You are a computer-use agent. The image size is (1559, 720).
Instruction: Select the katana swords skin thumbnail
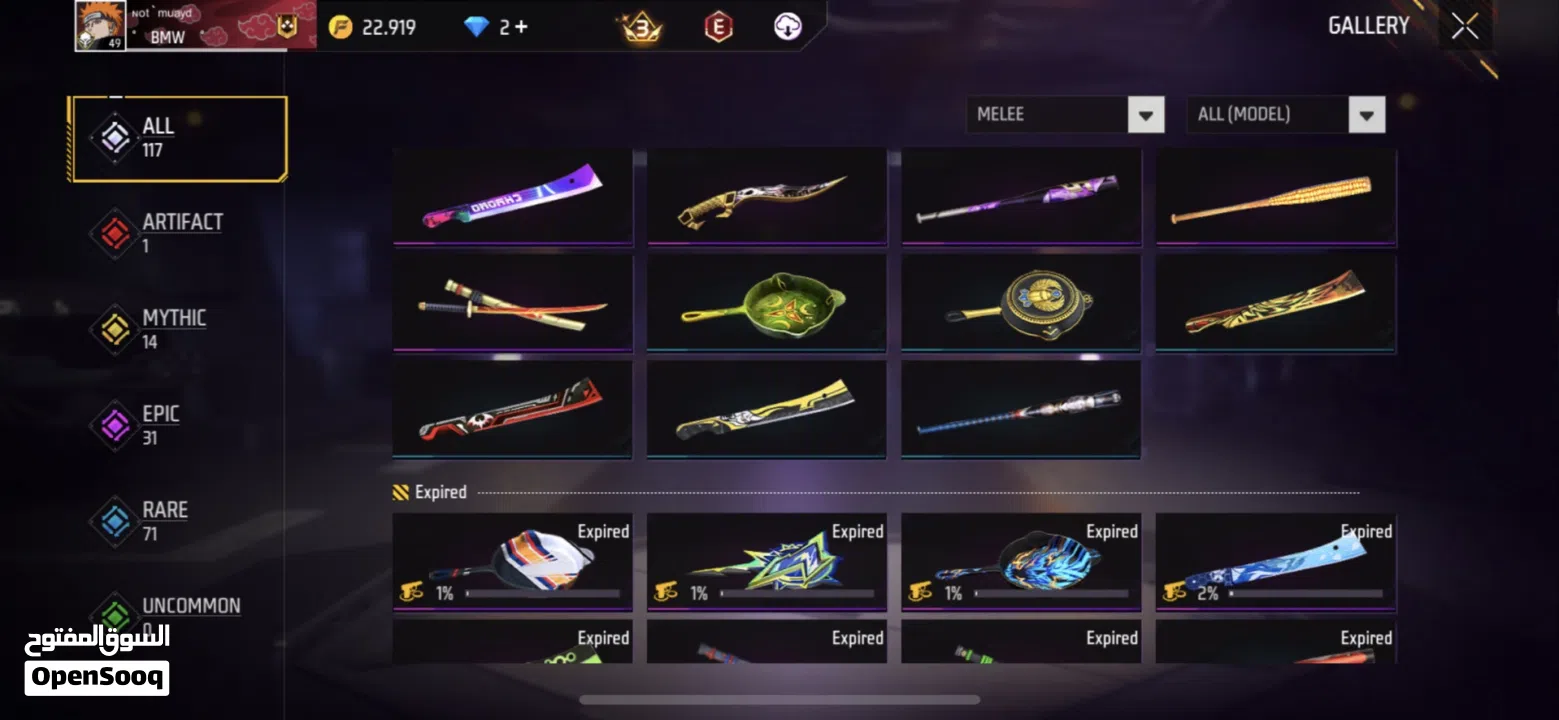point(512,303)
